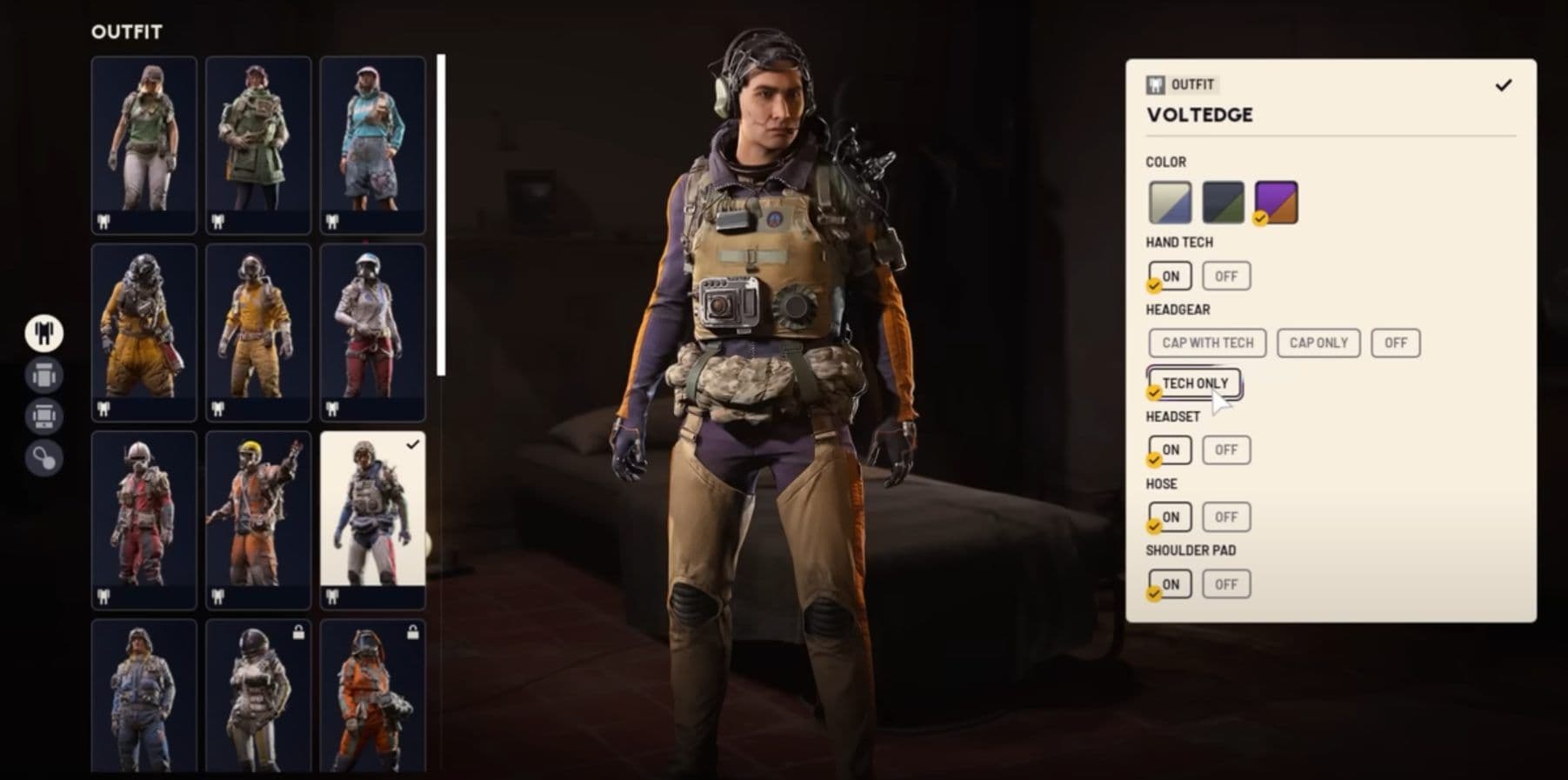Disable the Shoulder Pad
Viewport: 1568px width, 780px height.
point(1225,583)
